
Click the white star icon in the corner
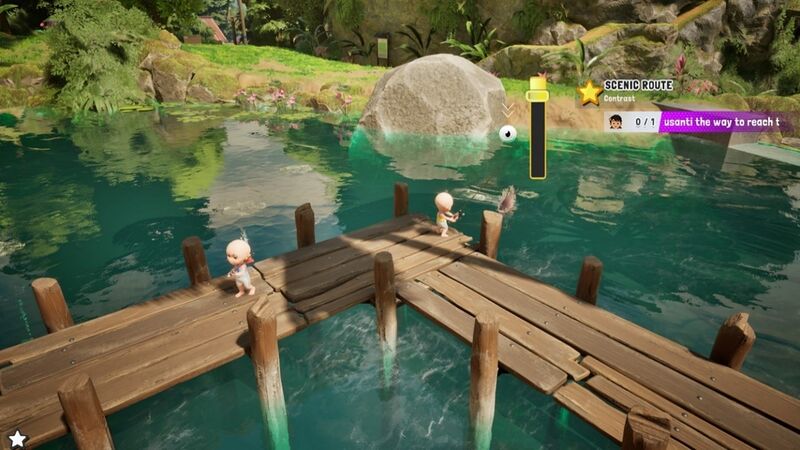pyautogui.click(x=17, y=438)
